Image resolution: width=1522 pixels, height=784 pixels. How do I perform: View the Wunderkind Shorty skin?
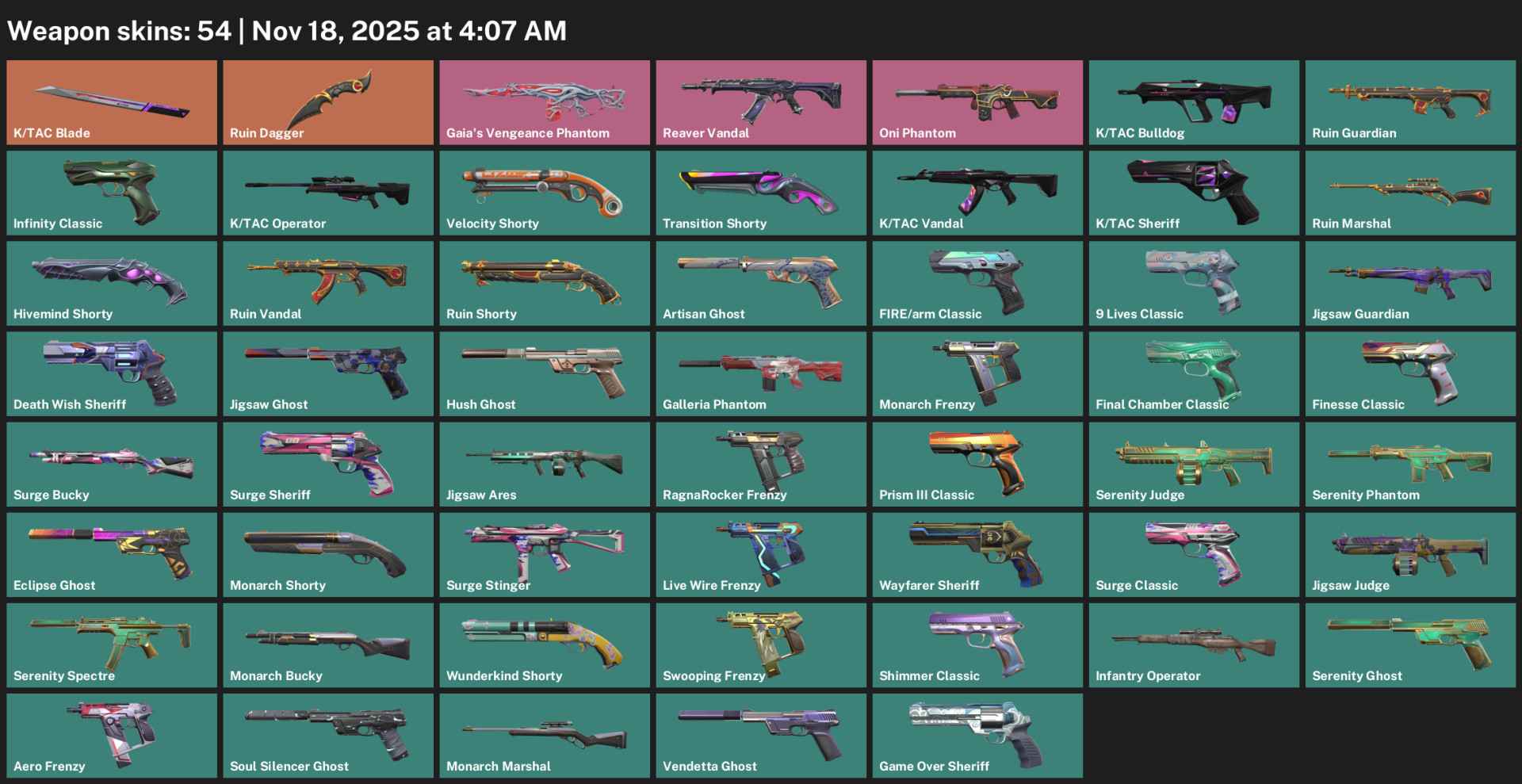click(544, 644)
